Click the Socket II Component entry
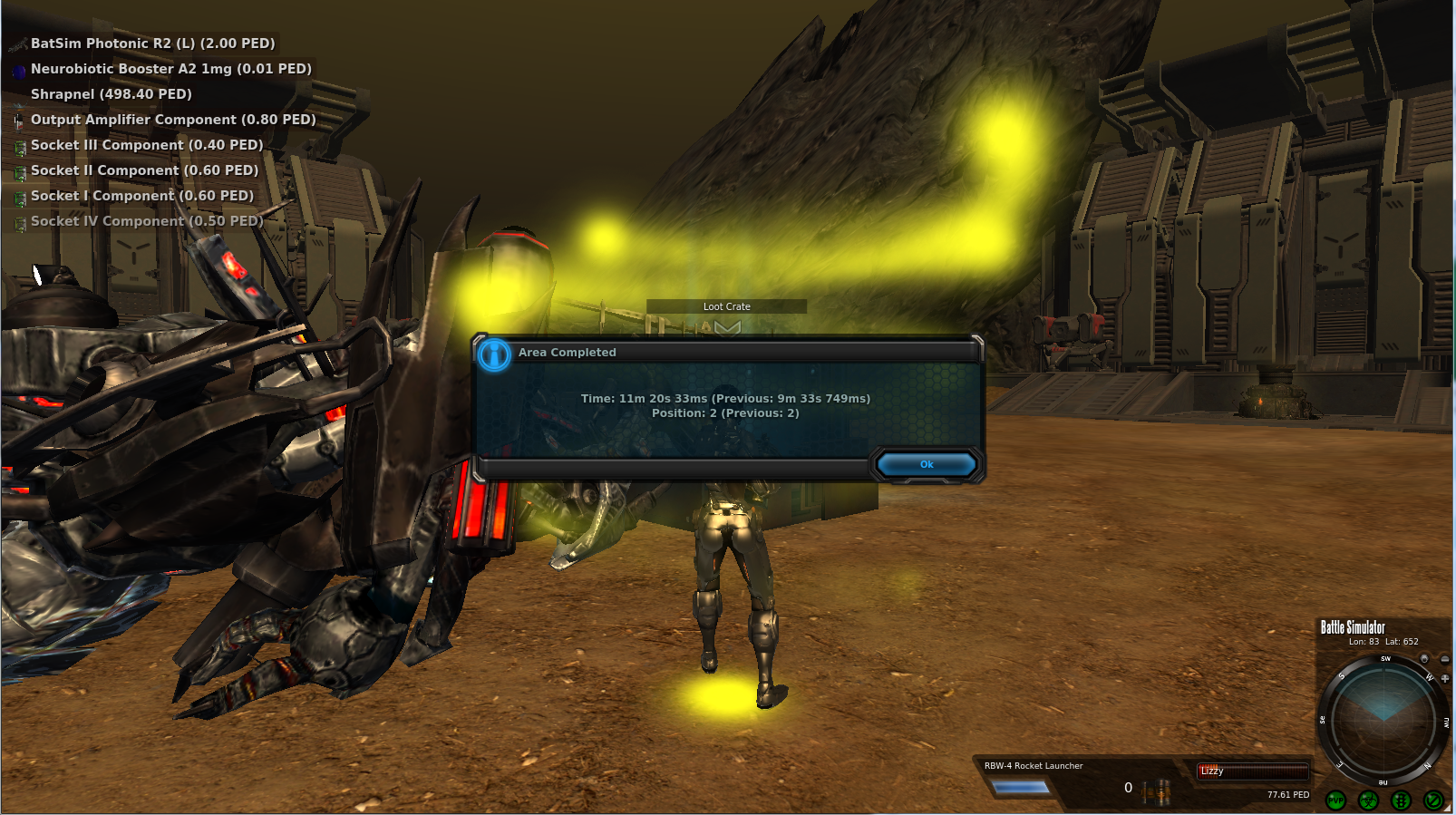The width and height of the screenshot is (1456, 815). (x=144, y=170)
